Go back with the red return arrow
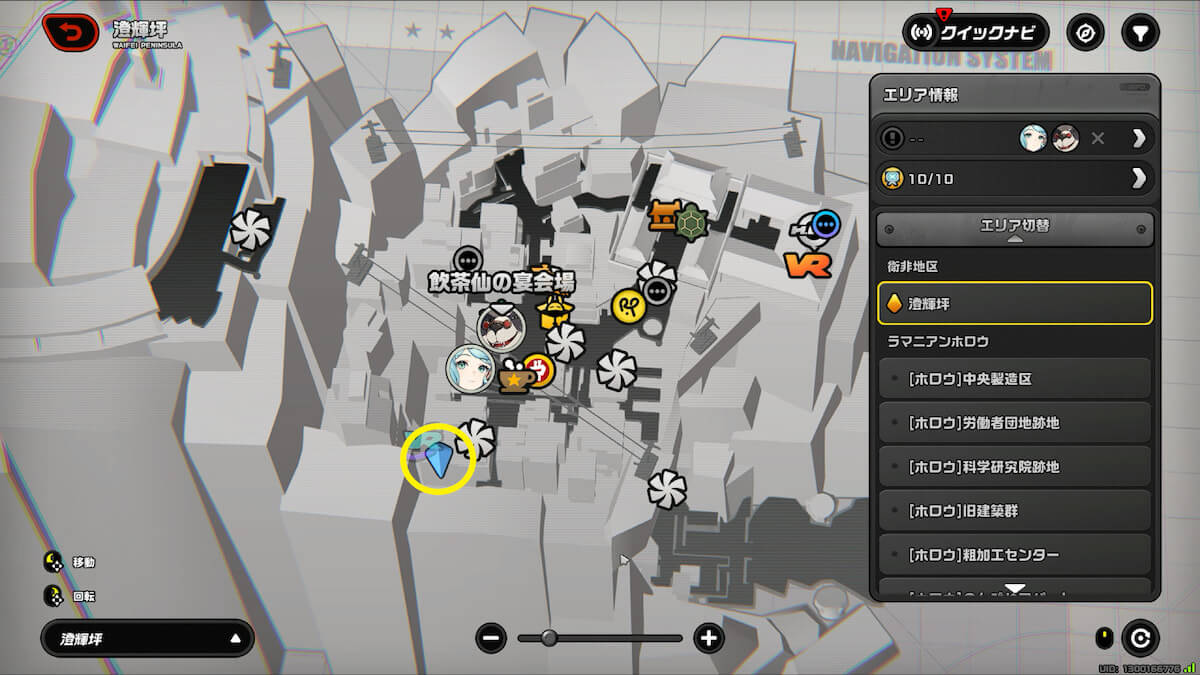This screenshot has width=1200, height=675. [x=69, y=32]
